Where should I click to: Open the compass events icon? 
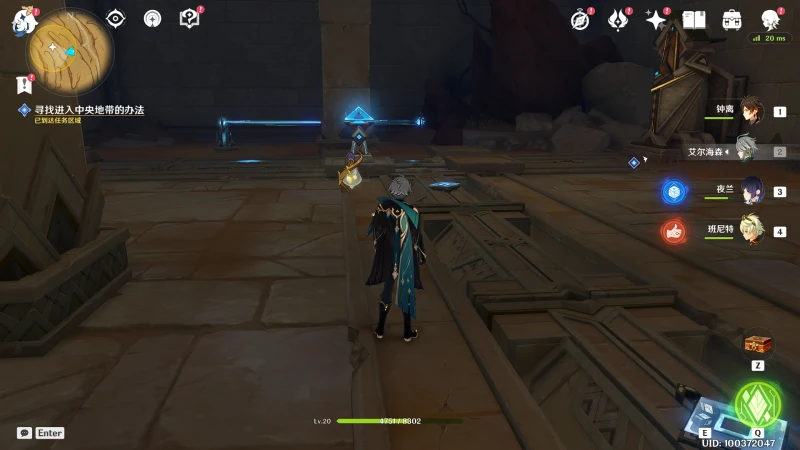[581, 20]
